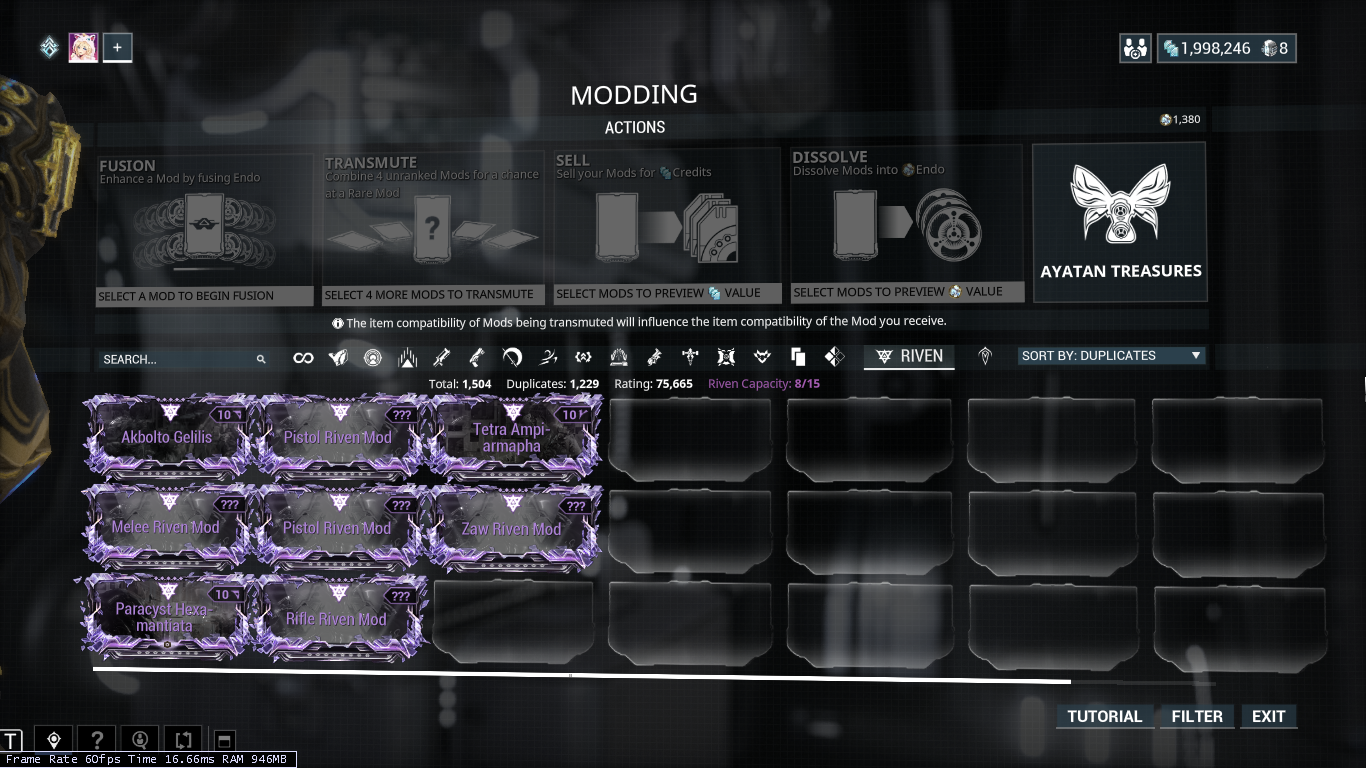Select the infinity icon to show all mods
The width and height of the screenshot is (1366, 768).
[x=303, y=357]
